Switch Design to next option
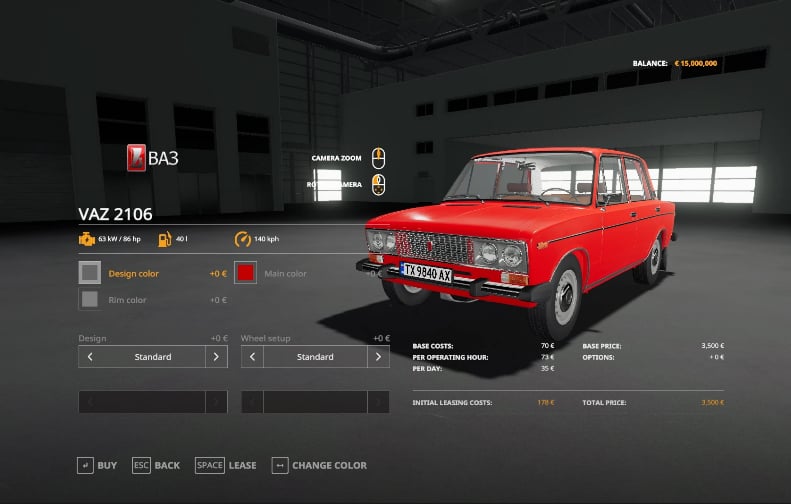 tap(216, 357)
